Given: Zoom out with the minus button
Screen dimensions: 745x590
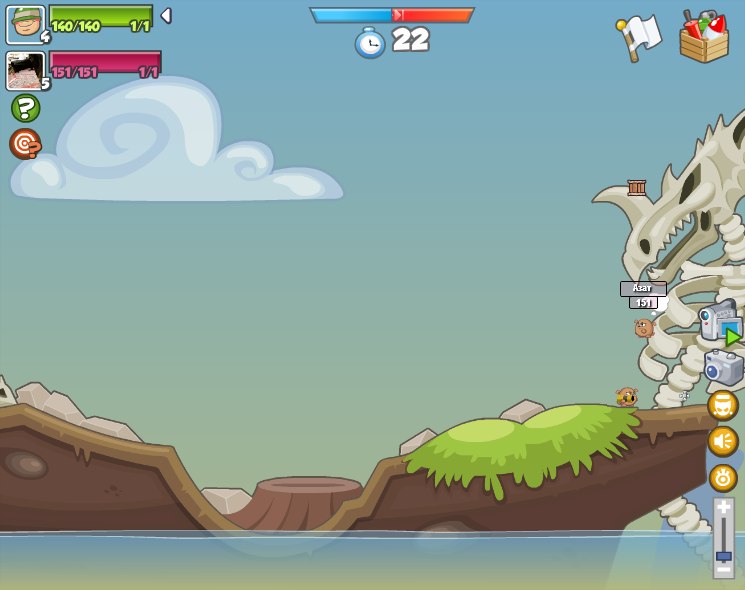Looking at the screenshot, I should point(723,570).
